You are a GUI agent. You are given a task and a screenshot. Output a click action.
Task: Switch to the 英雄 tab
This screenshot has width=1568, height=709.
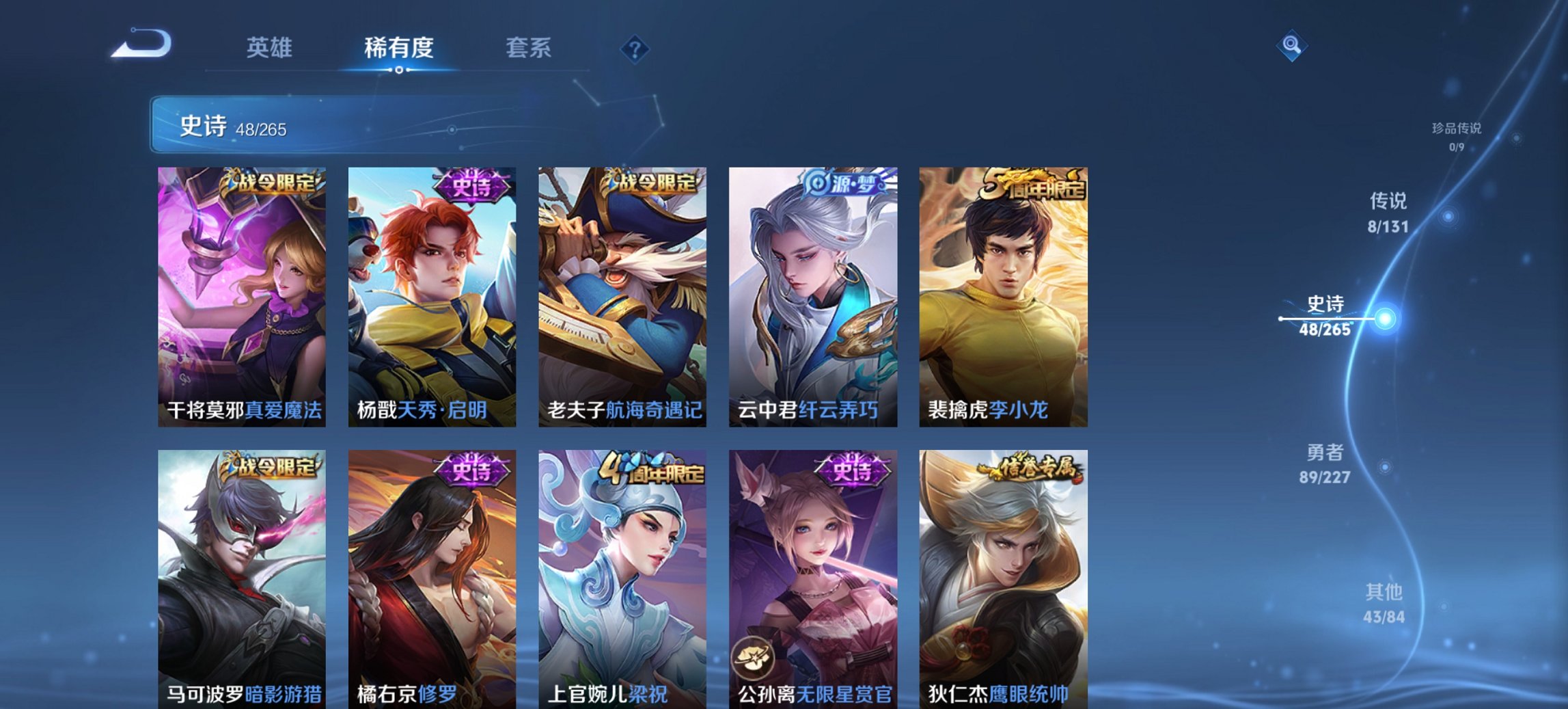[271, 47]
